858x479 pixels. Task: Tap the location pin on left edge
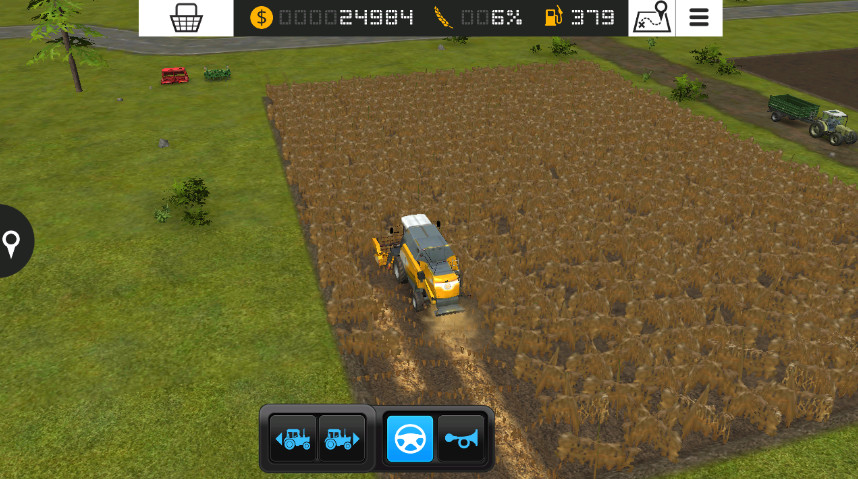tap(12, 242)
